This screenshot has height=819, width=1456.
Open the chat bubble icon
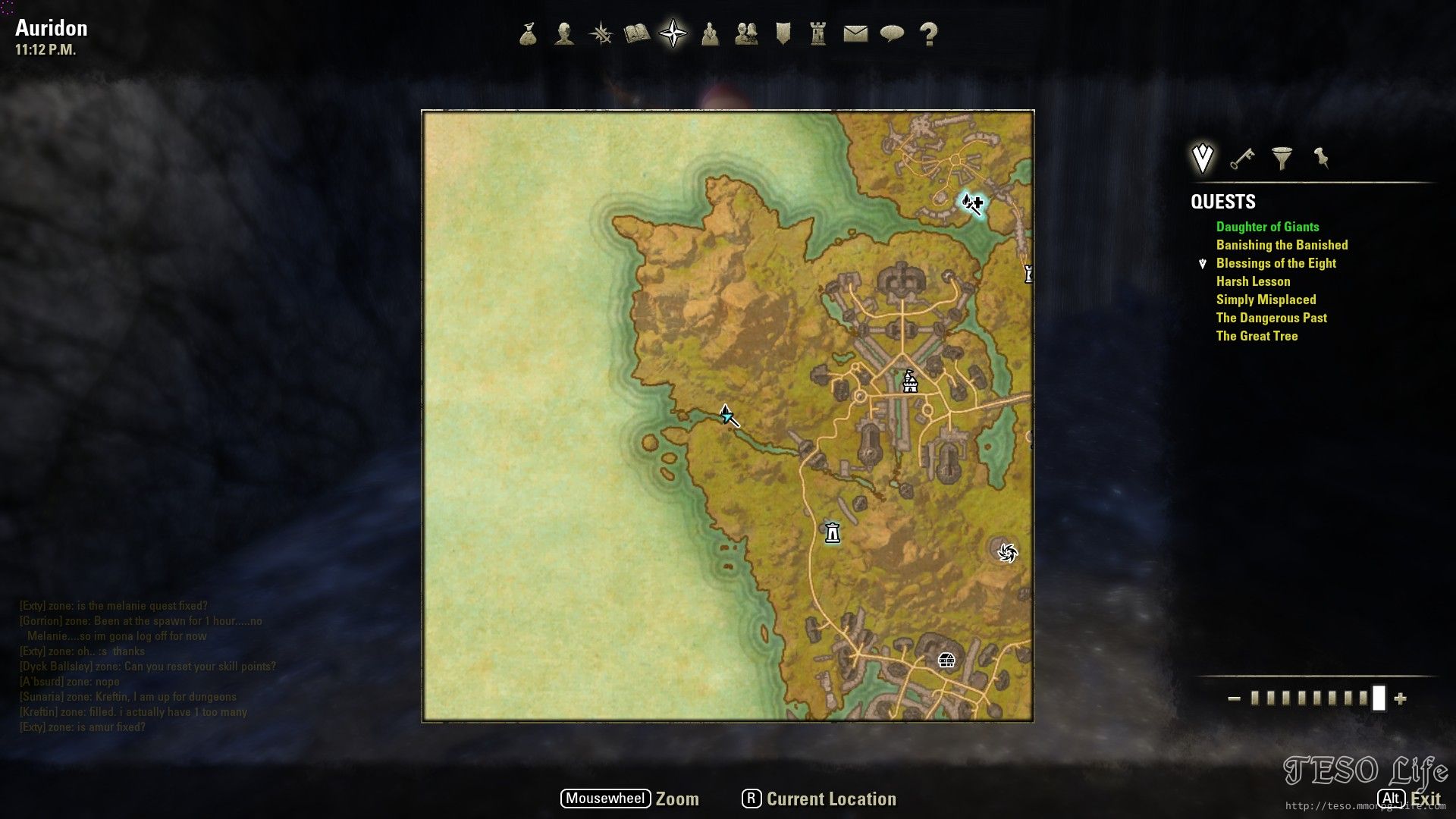click(893, 34)
